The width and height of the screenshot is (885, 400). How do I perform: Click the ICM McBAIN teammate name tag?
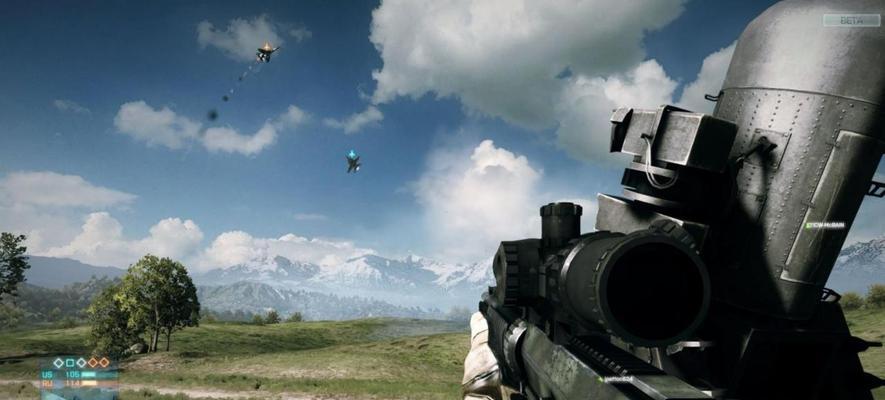coord(826,225)
